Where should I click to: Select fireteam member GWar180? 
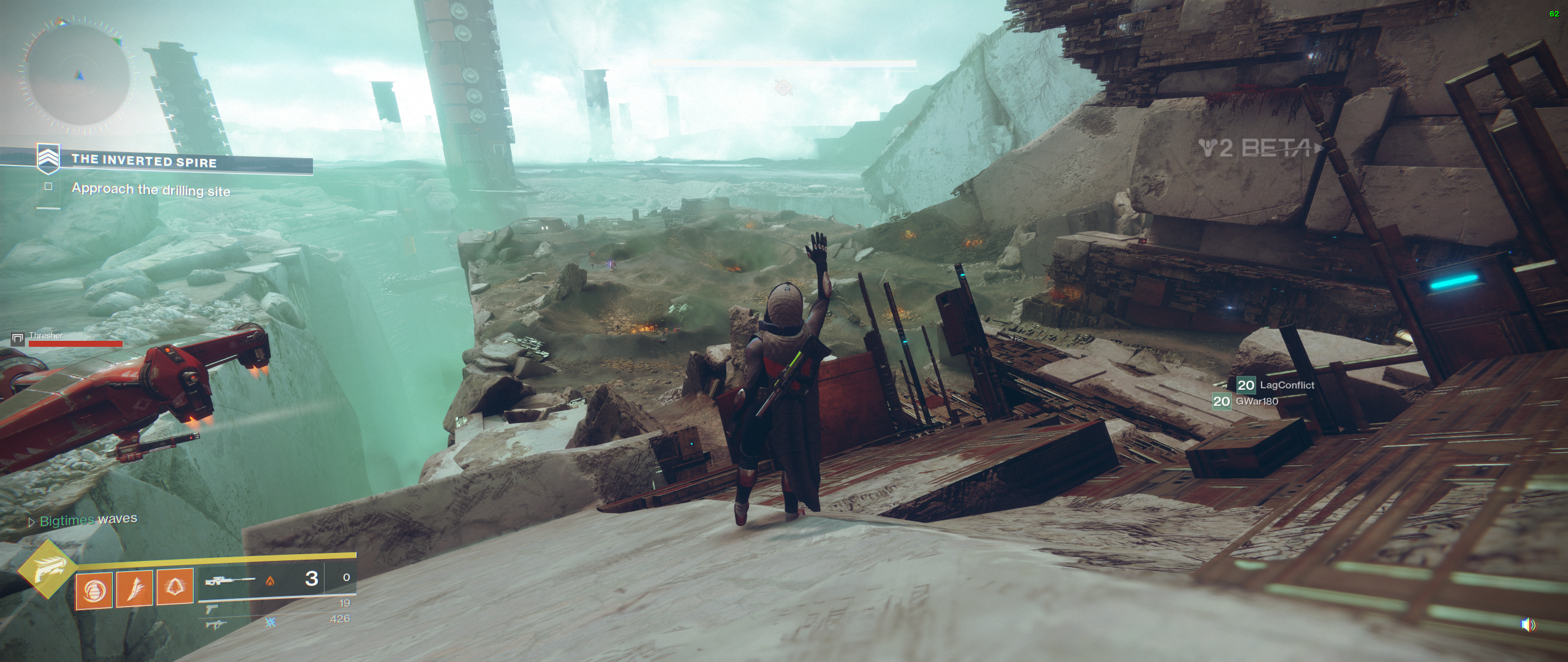tap(1256, 401)
